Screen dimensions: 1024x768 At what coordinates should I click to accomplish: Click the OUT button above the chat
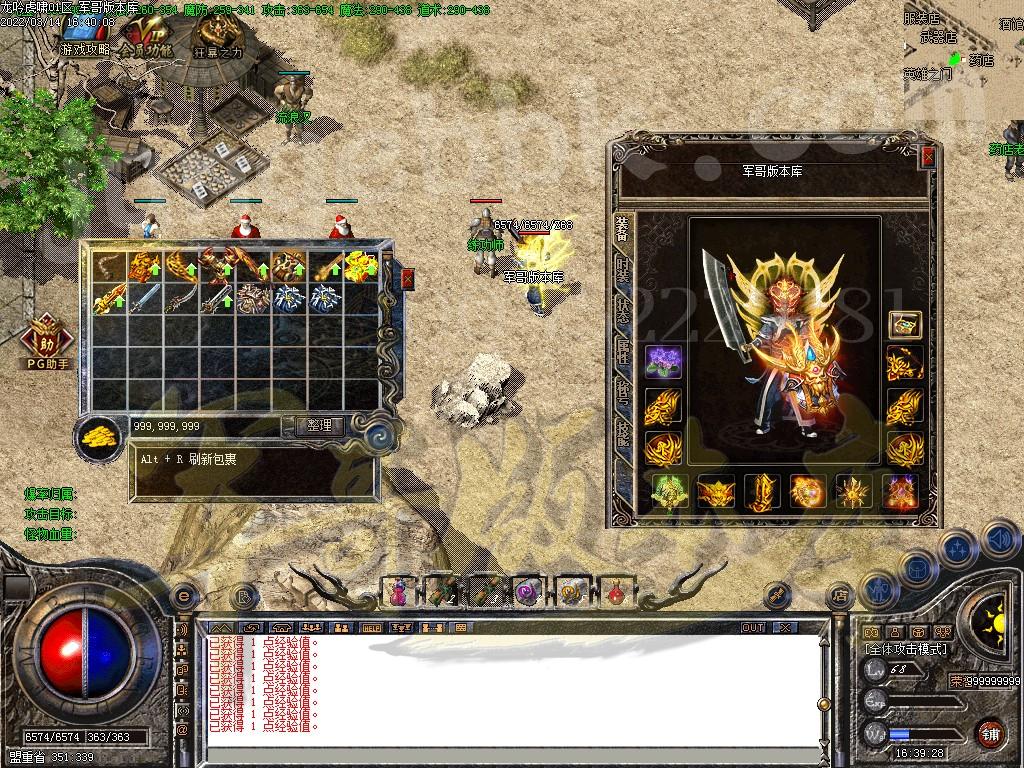(x=753, y=628)
